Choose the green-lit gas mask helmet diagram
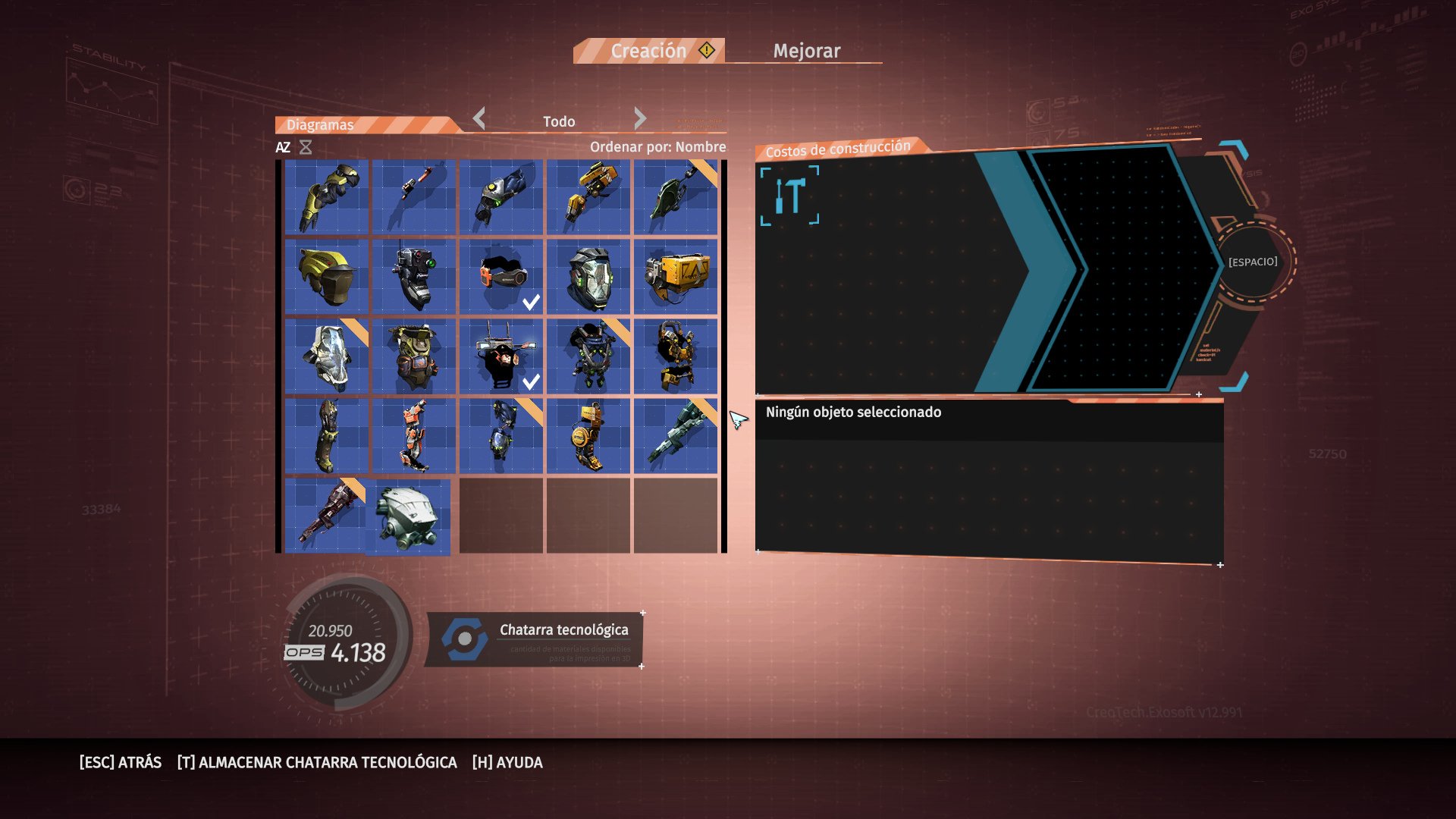This screenshot has width=1456, height=819. point(588,277)
